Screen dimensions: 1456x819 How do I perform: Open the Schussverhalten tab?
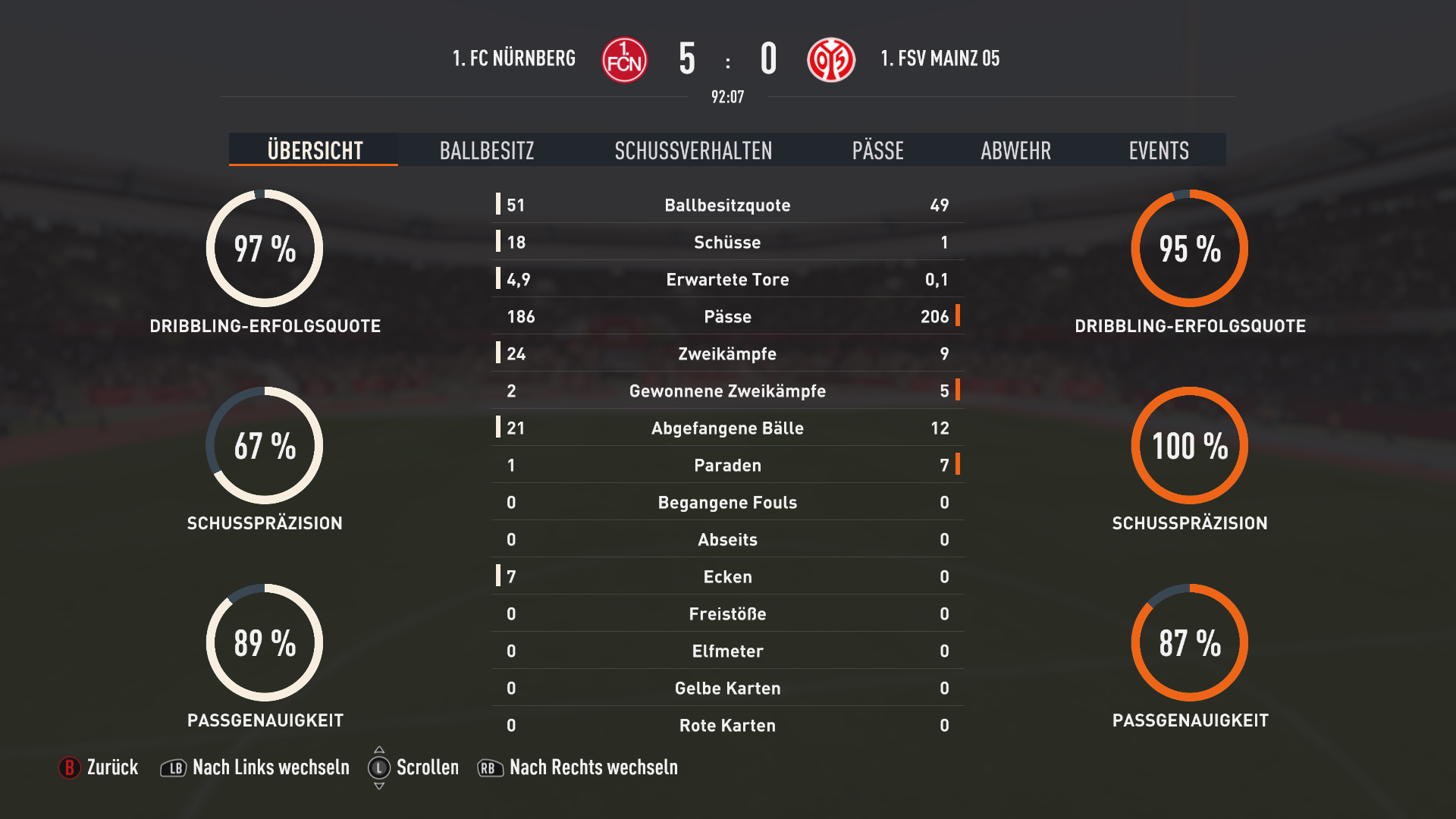[x=693, y=150]
